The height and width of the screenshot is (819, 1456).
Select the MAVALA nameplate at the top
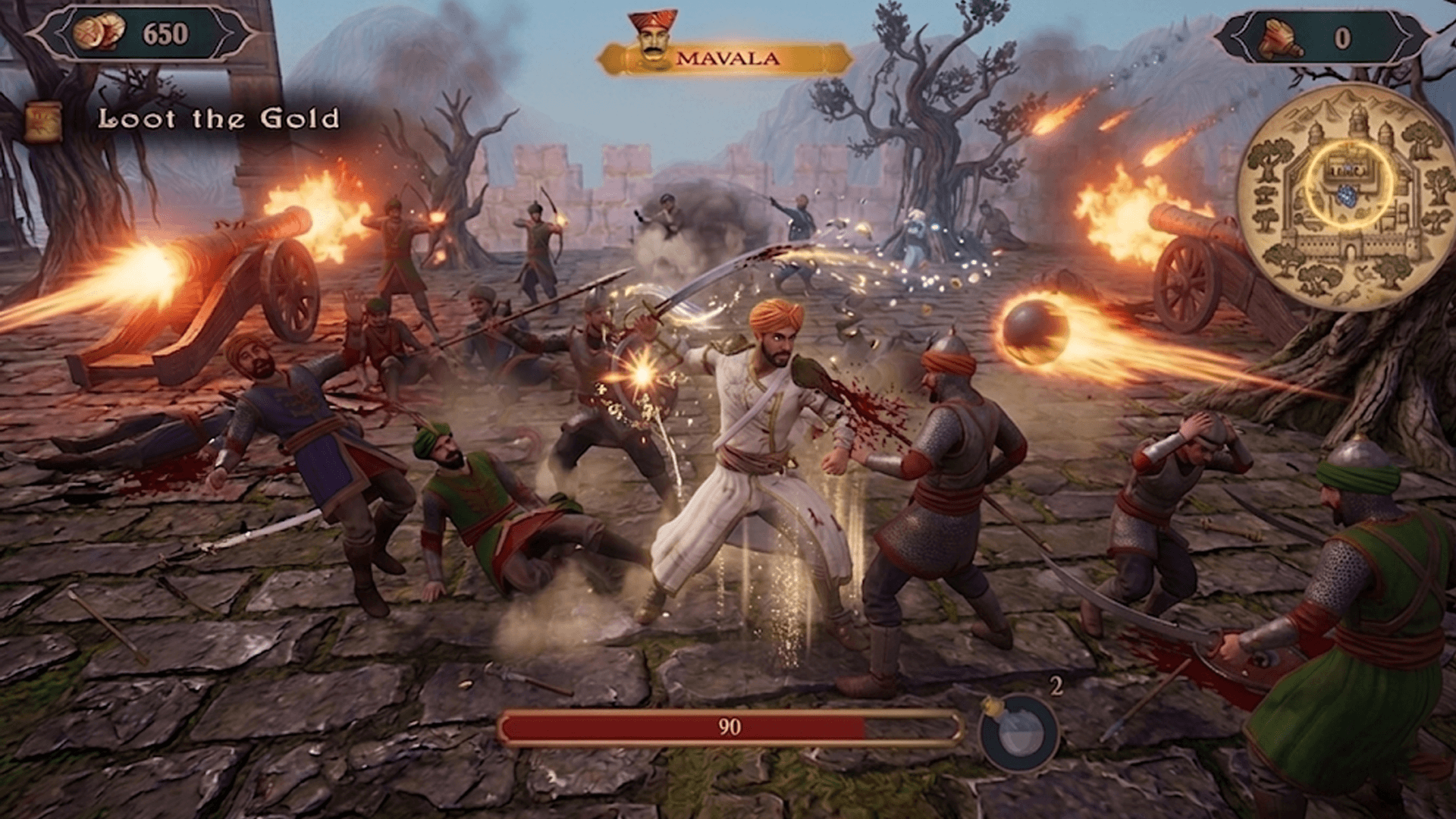tap(728, 58)
